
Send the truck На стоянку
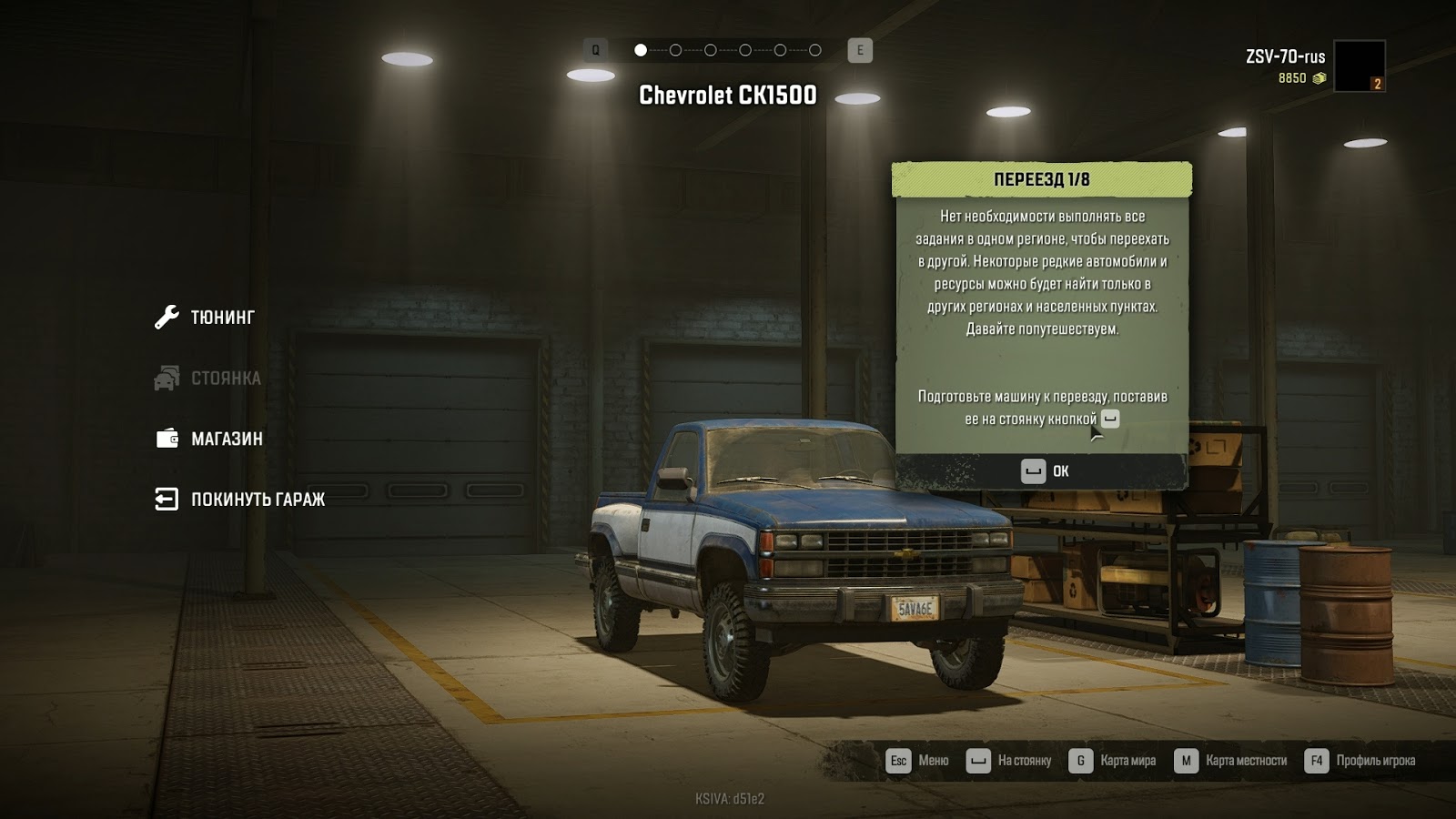1009,761
